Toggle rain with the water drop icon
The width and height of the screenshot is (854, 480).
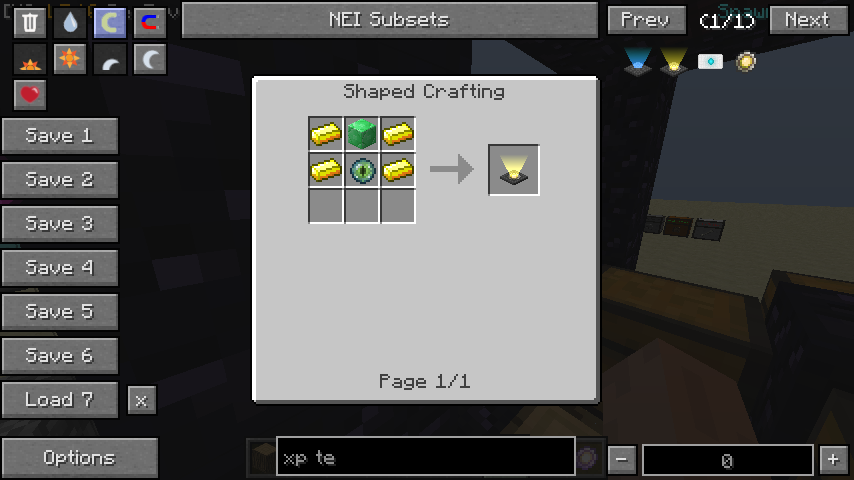coord(70,22)
